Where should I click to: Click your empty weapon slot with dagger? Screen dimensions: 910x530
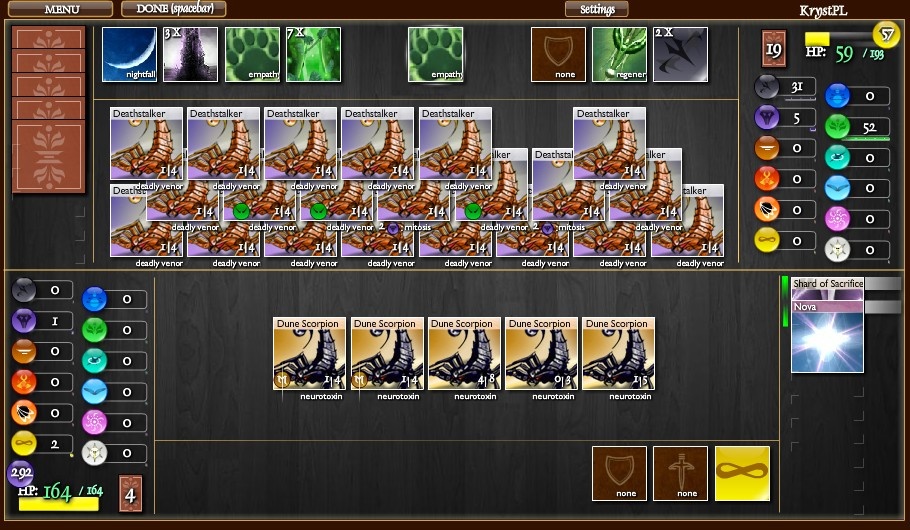pyautogui.click(x=680, y=473)
